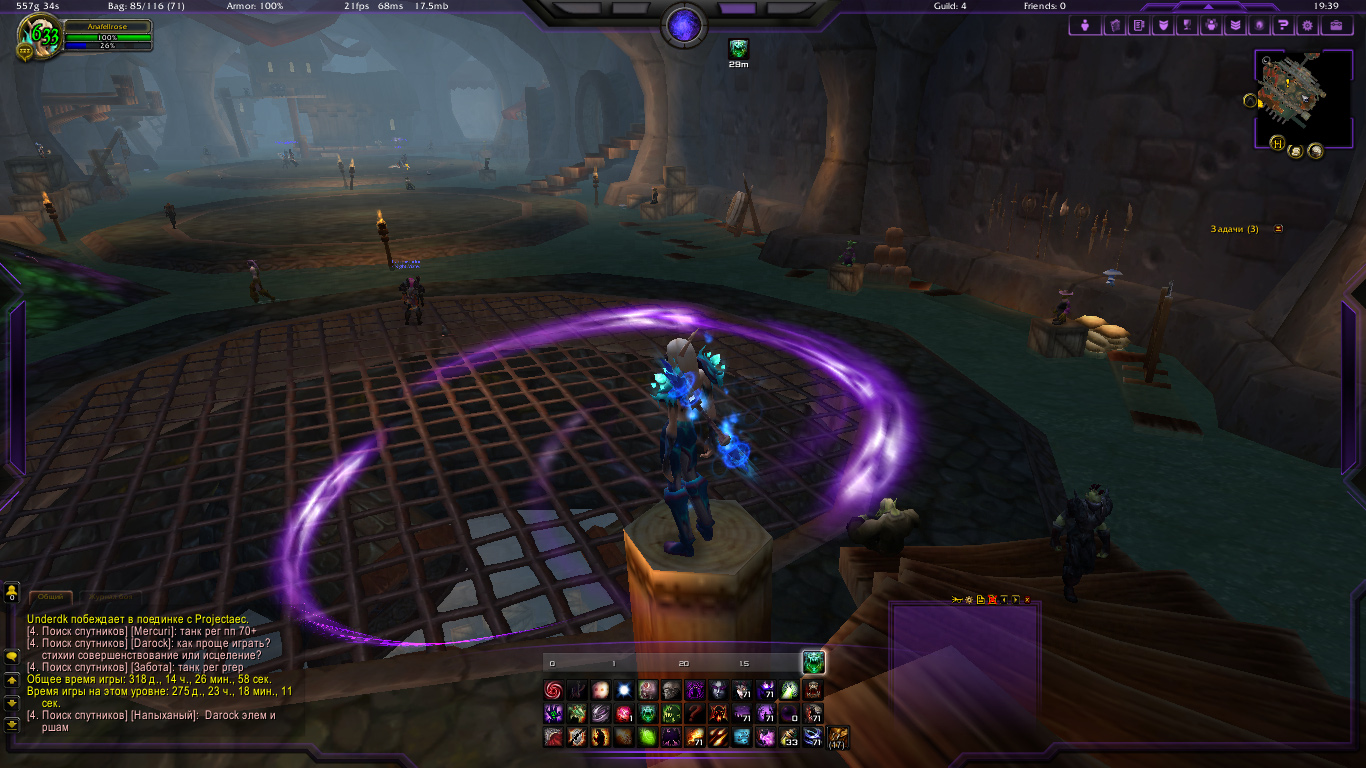
Task: Open the character info micro menu button
Action: pyautogui.click(x=1085, y=25)
